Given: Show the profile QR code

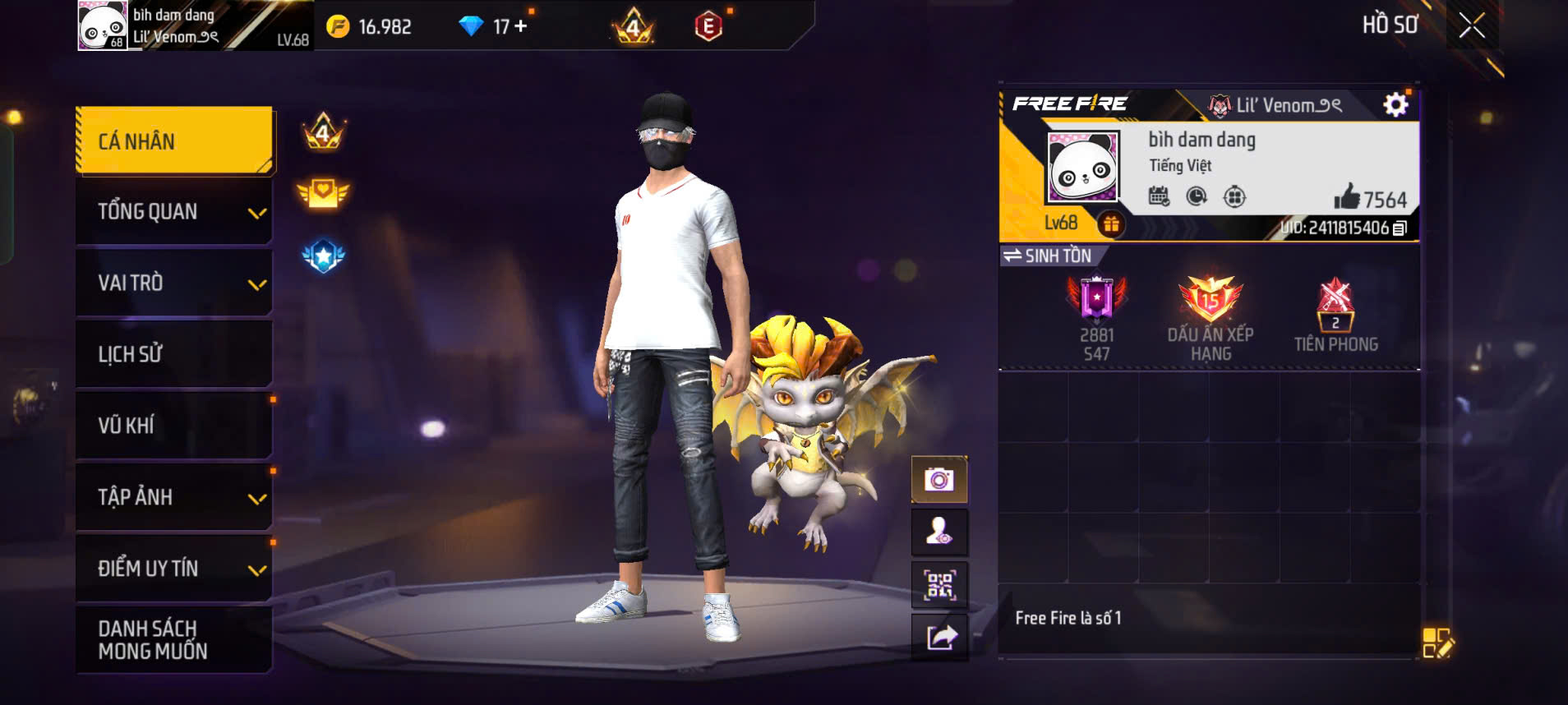Looking at the screenshot, I should click(939, 585).
